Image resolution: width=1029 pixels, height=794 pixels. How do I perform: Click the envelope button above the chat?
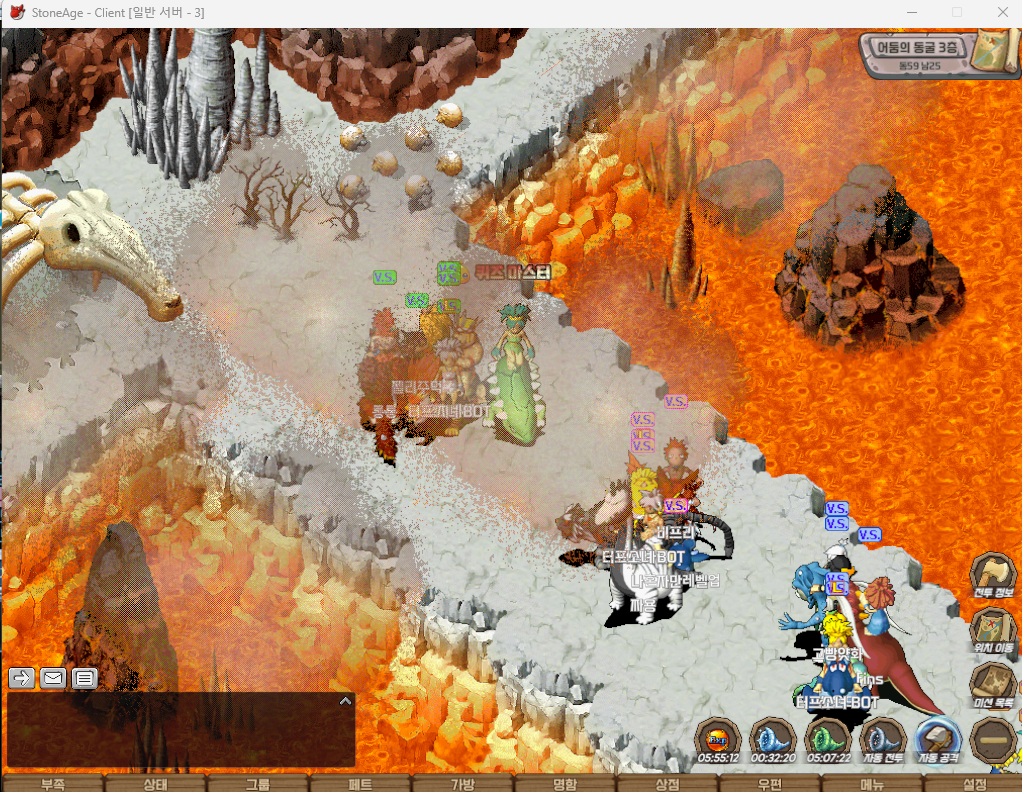(53, 678)
